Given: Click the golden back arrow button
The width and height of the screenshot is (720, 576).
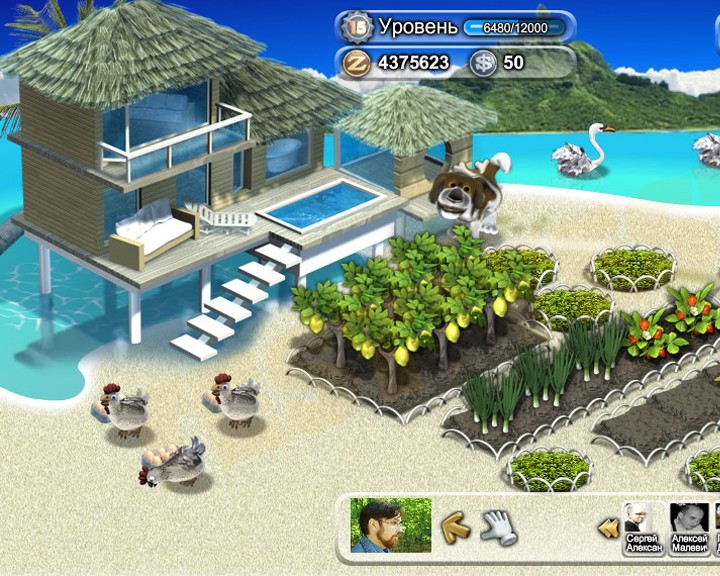Looking at the screenshot, I should (456, 525).
